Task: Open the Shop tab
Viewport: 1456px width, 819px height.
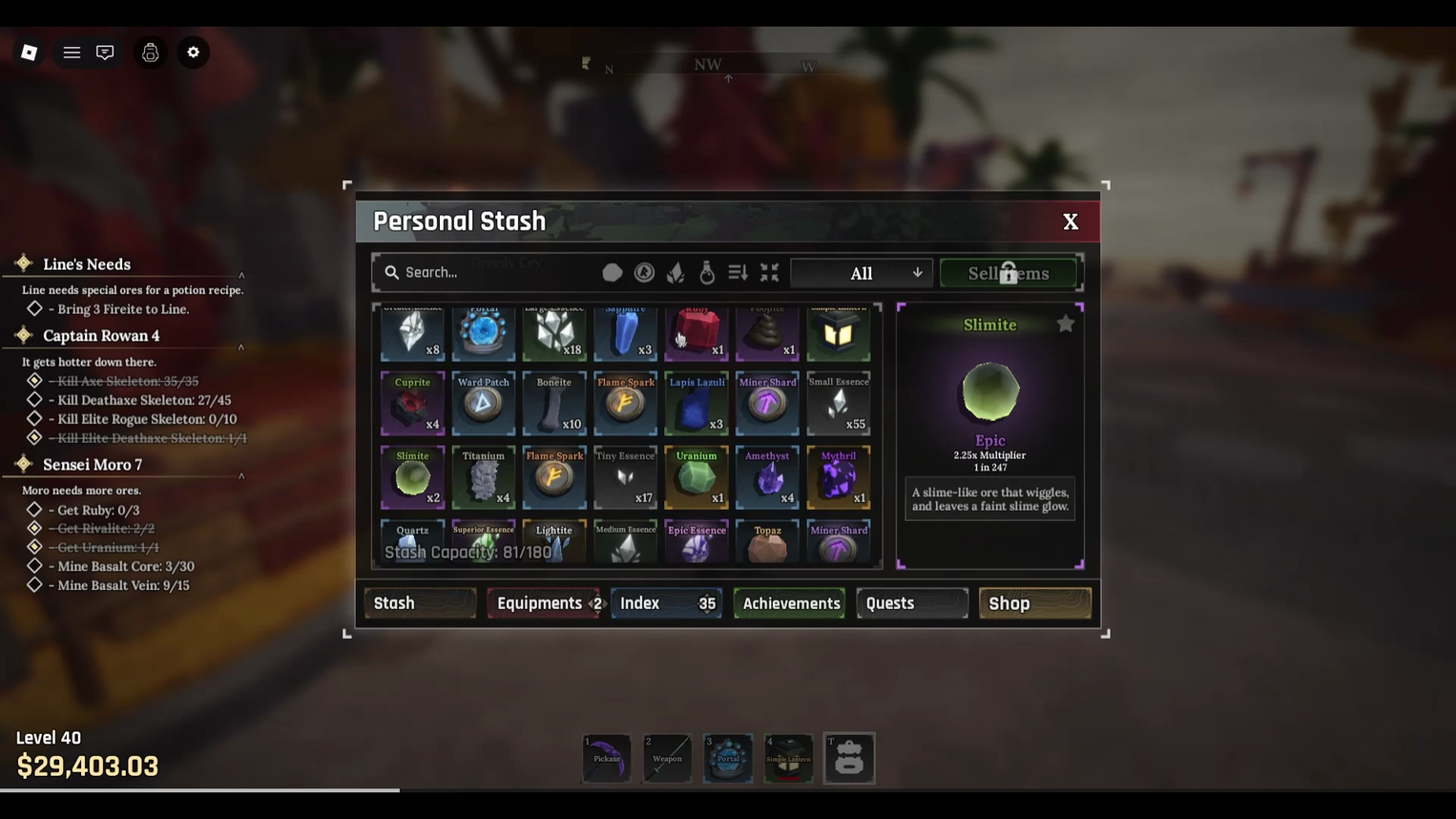Action: tap(1034, 603)
